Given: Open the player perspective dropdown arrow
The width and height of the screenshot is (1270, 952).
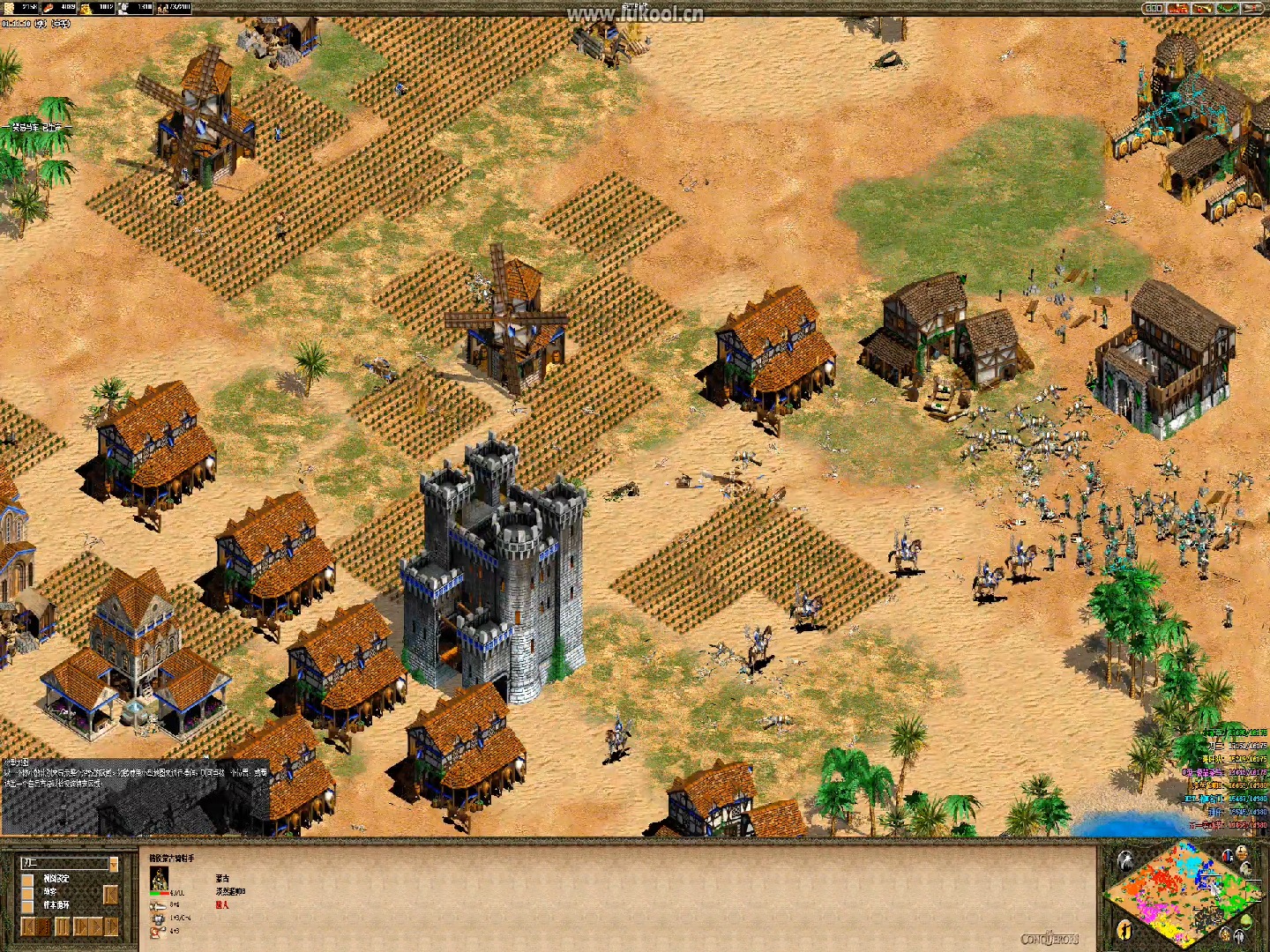Looking at the screenshot, I should click(113, 864).
